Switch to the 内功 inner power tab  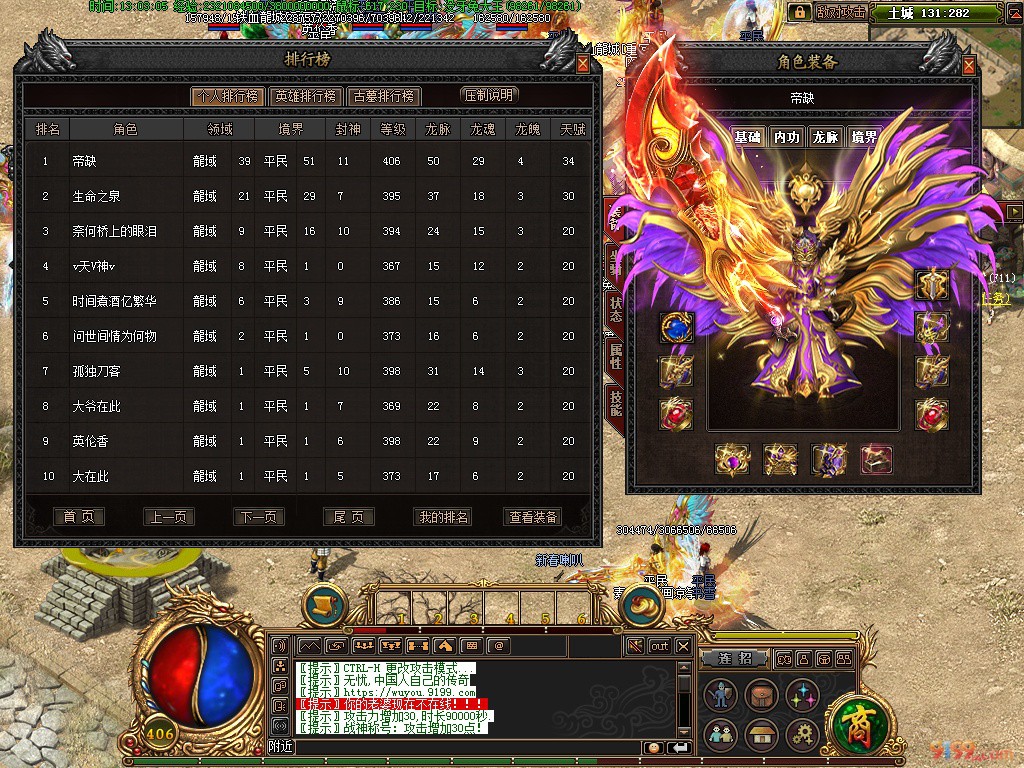(786, 137)
